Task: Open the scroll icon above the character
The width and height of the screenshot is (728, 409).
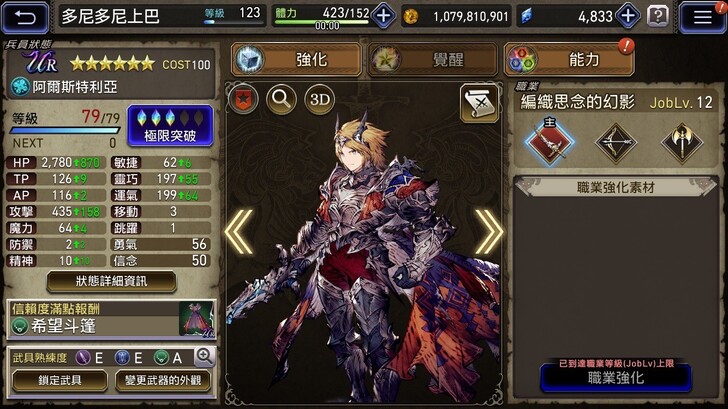Action: pyautogui.click(x=479, y=102)
